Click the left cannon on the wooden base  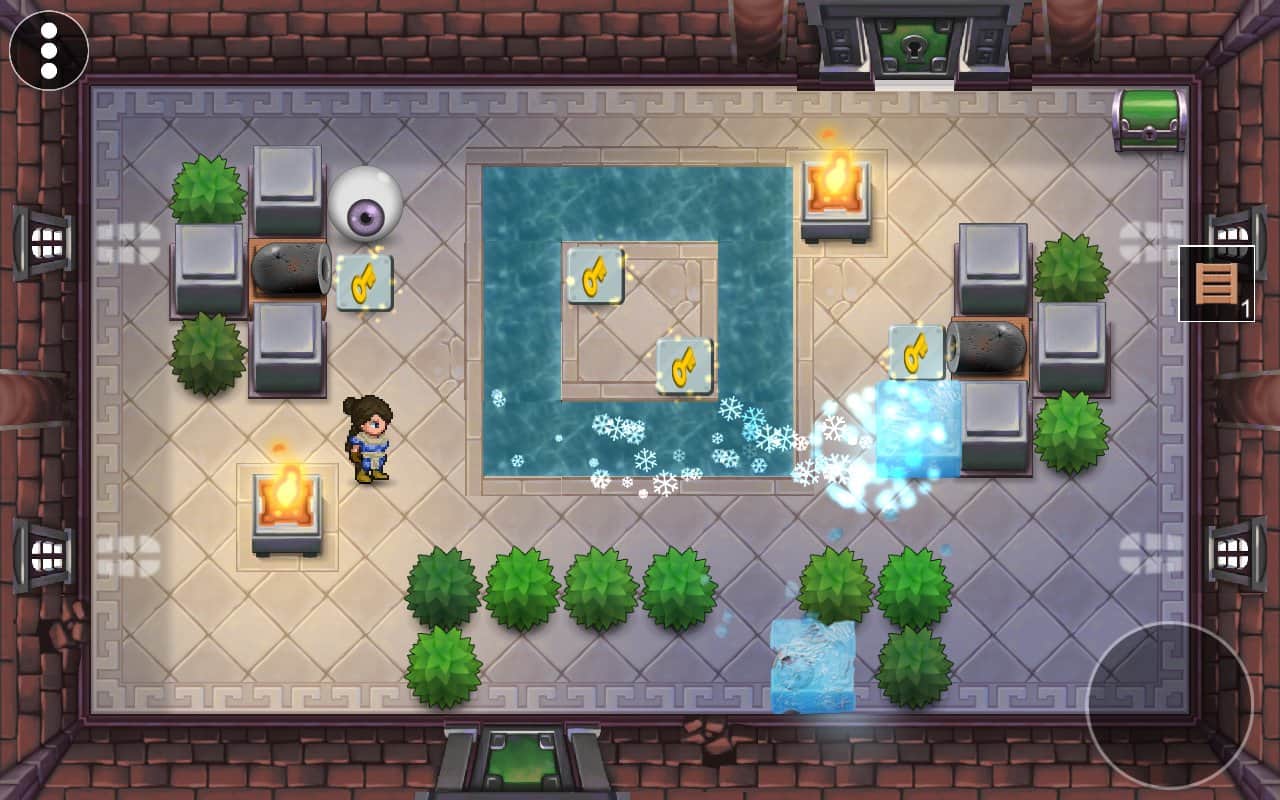click(290, 270)
